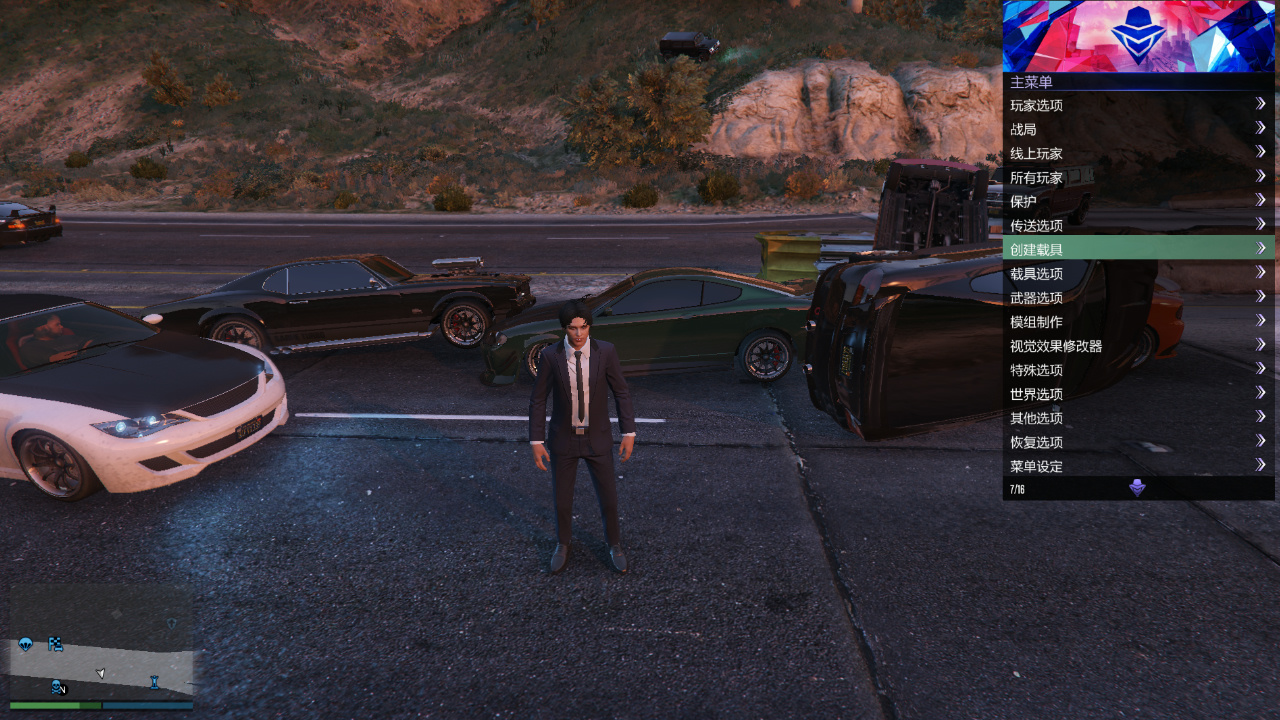The image size is (1280, 720).
Task: Click the mod menu logo banner
Action: click(1138, 36)
